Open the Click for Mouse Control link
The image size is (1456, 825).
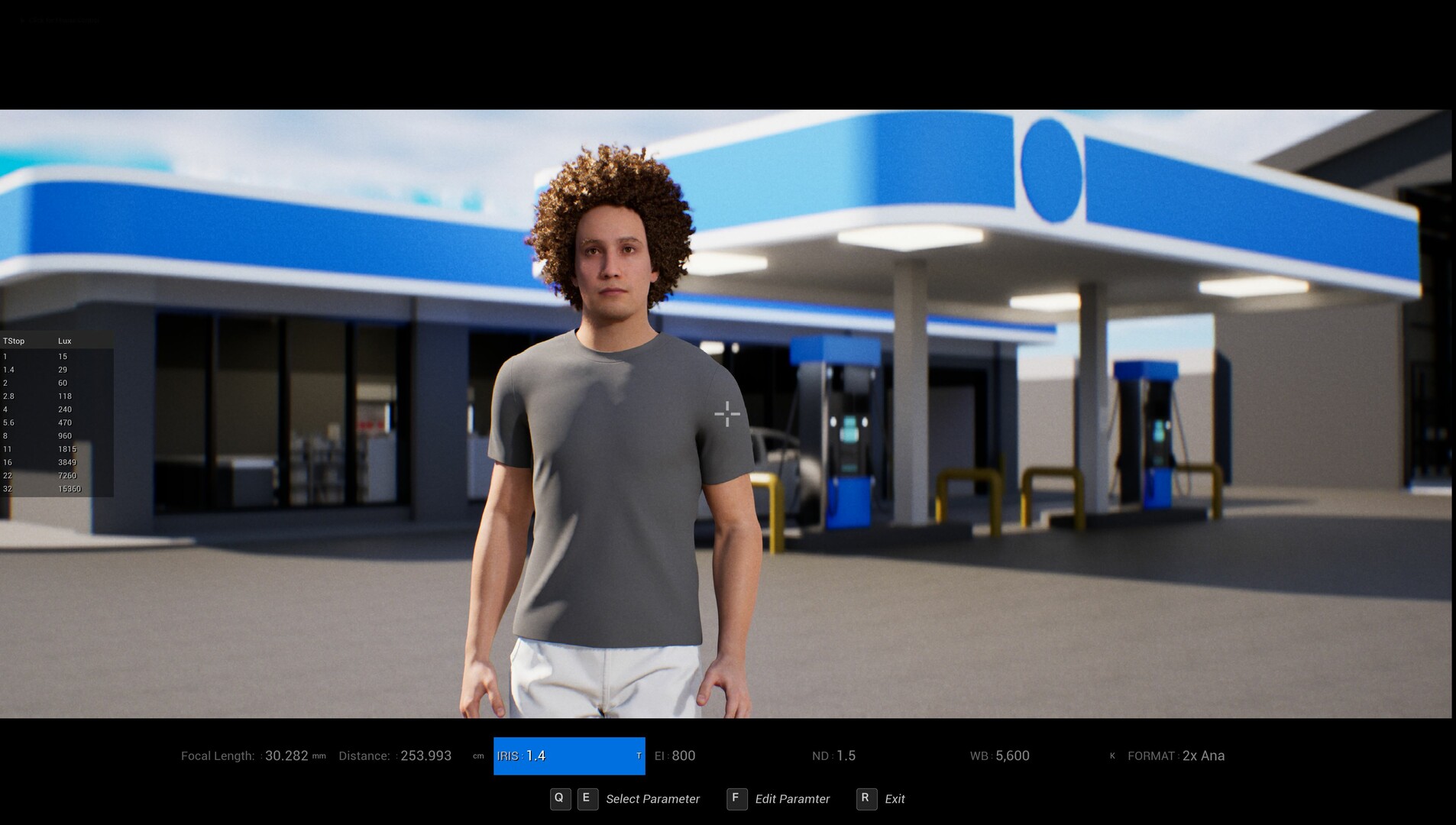(x=64, y=20)
